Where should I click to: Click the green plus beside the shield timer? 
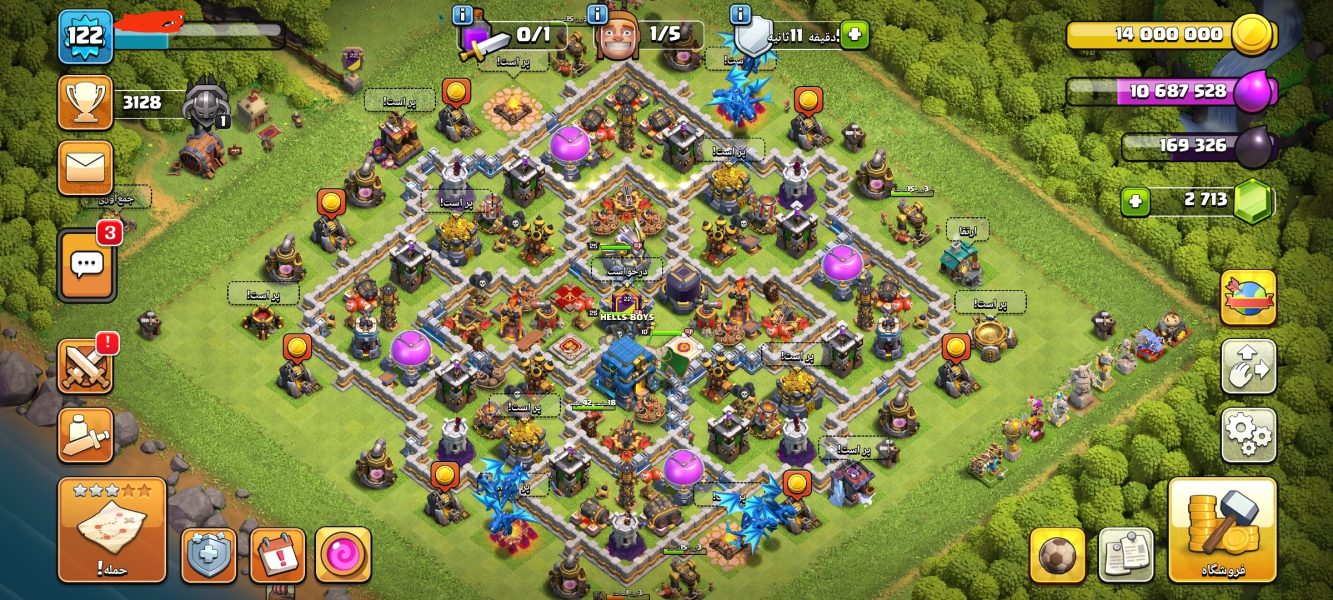(854, 35)
